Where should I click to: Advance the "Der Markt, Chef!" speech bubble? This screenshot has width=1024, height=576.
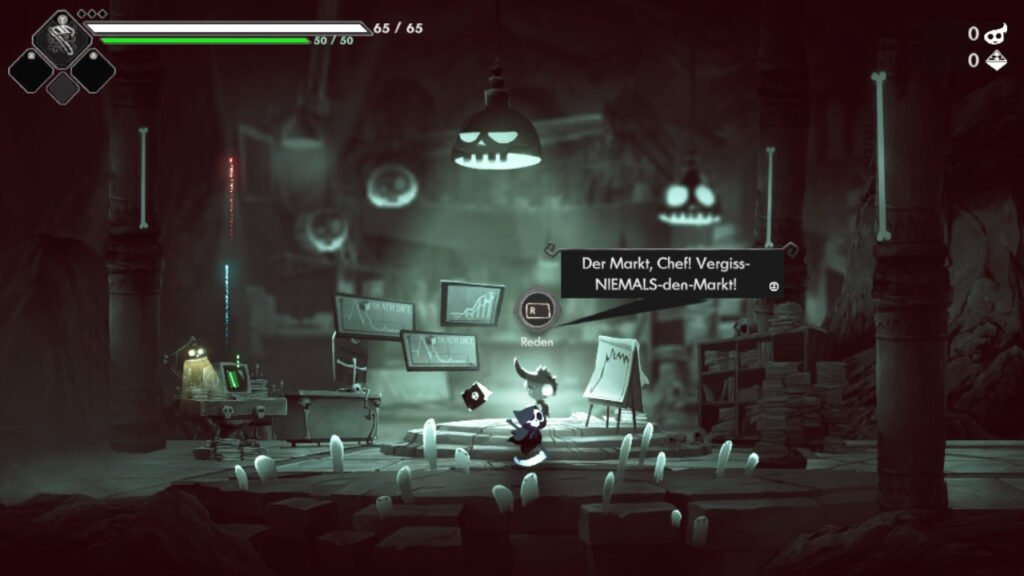point(773,287)
